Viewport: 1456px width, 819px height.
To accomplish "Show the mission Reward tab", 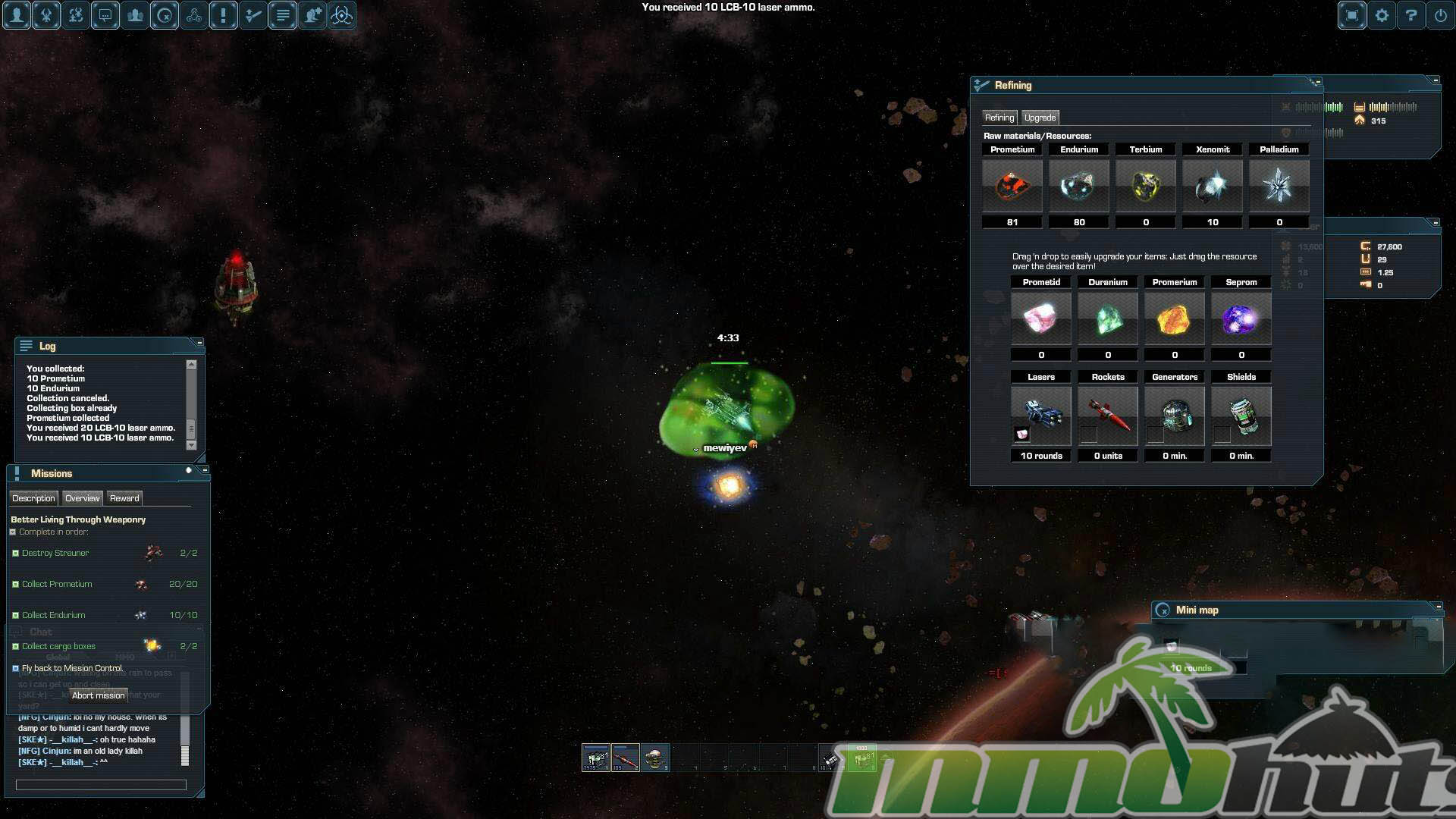I will (x=124, y=498).
